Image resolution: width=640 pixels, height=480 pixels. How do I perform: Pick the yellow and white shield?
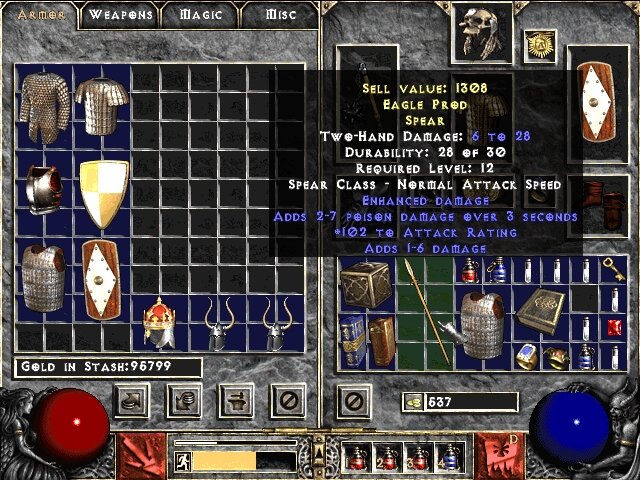pyautogui.click(x=104, y=193)
